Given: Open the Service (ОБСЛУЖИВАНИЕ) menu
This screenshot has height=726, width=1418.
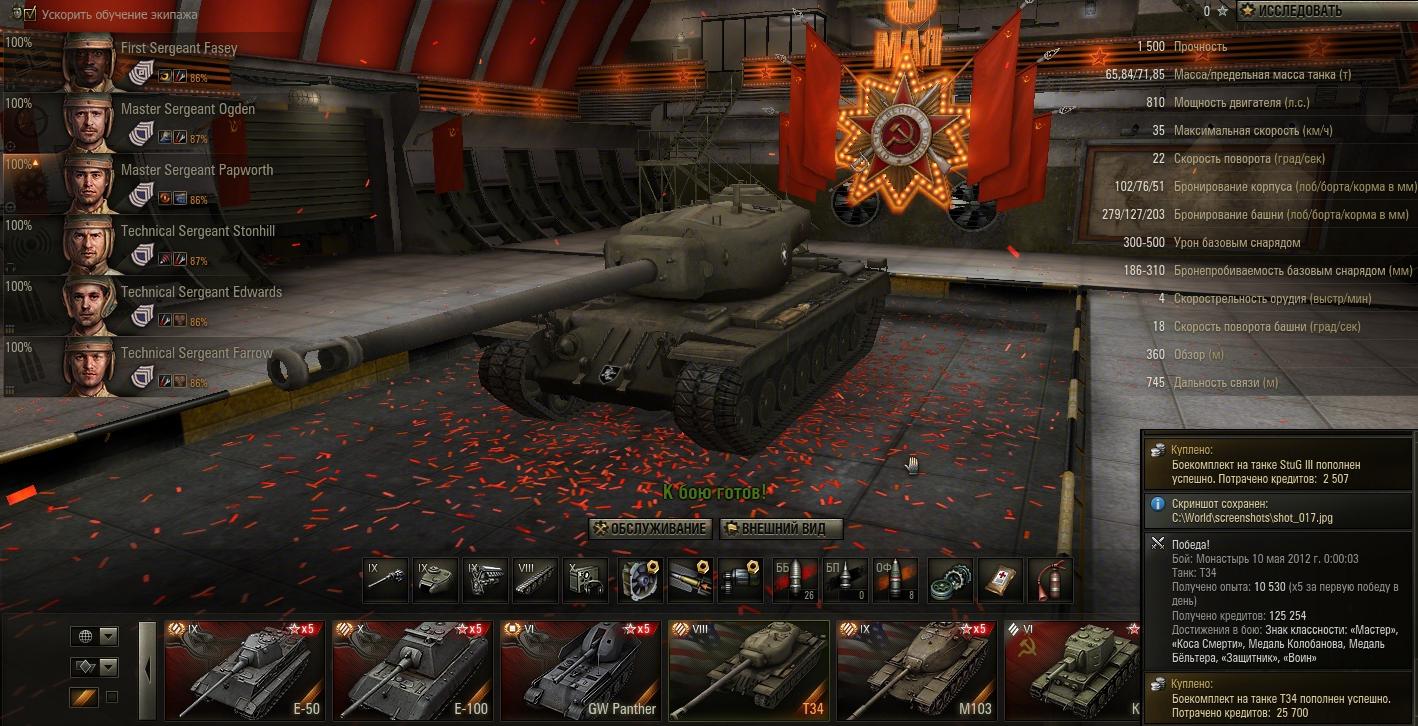Looking at the screenshot, I should click(x=650, y=528).
